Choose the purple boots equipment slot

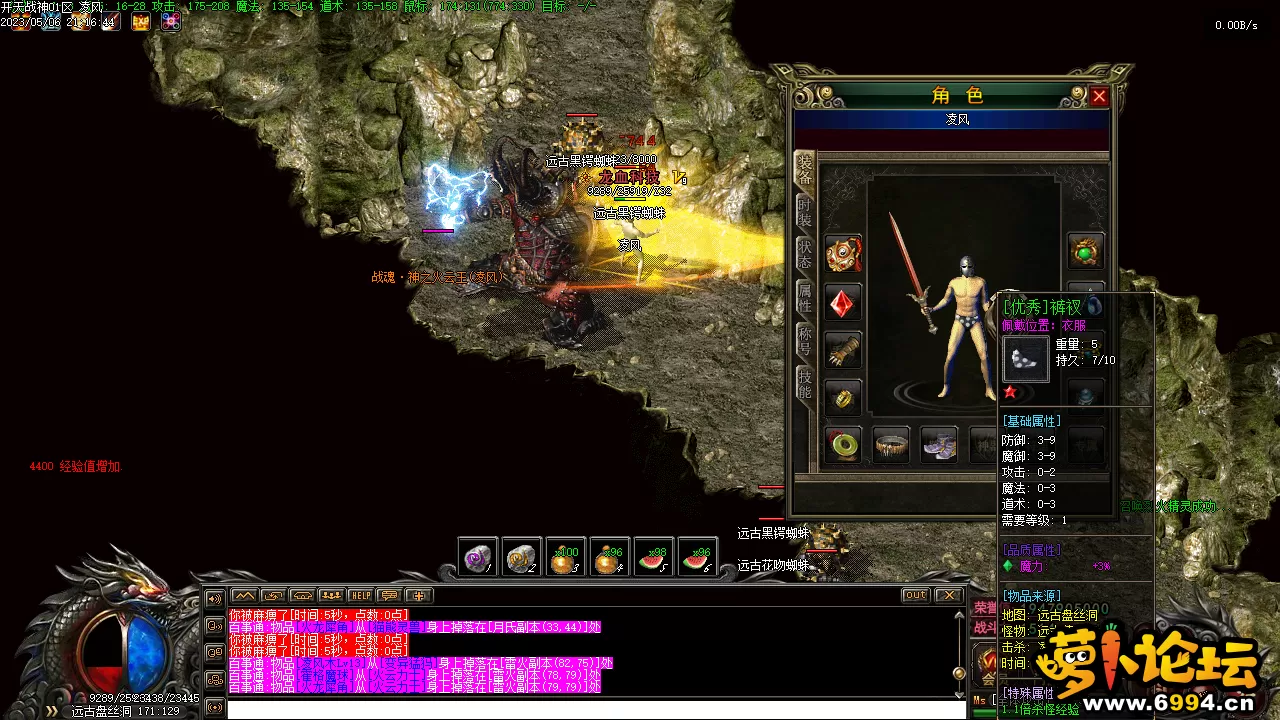tap(938, 444)
